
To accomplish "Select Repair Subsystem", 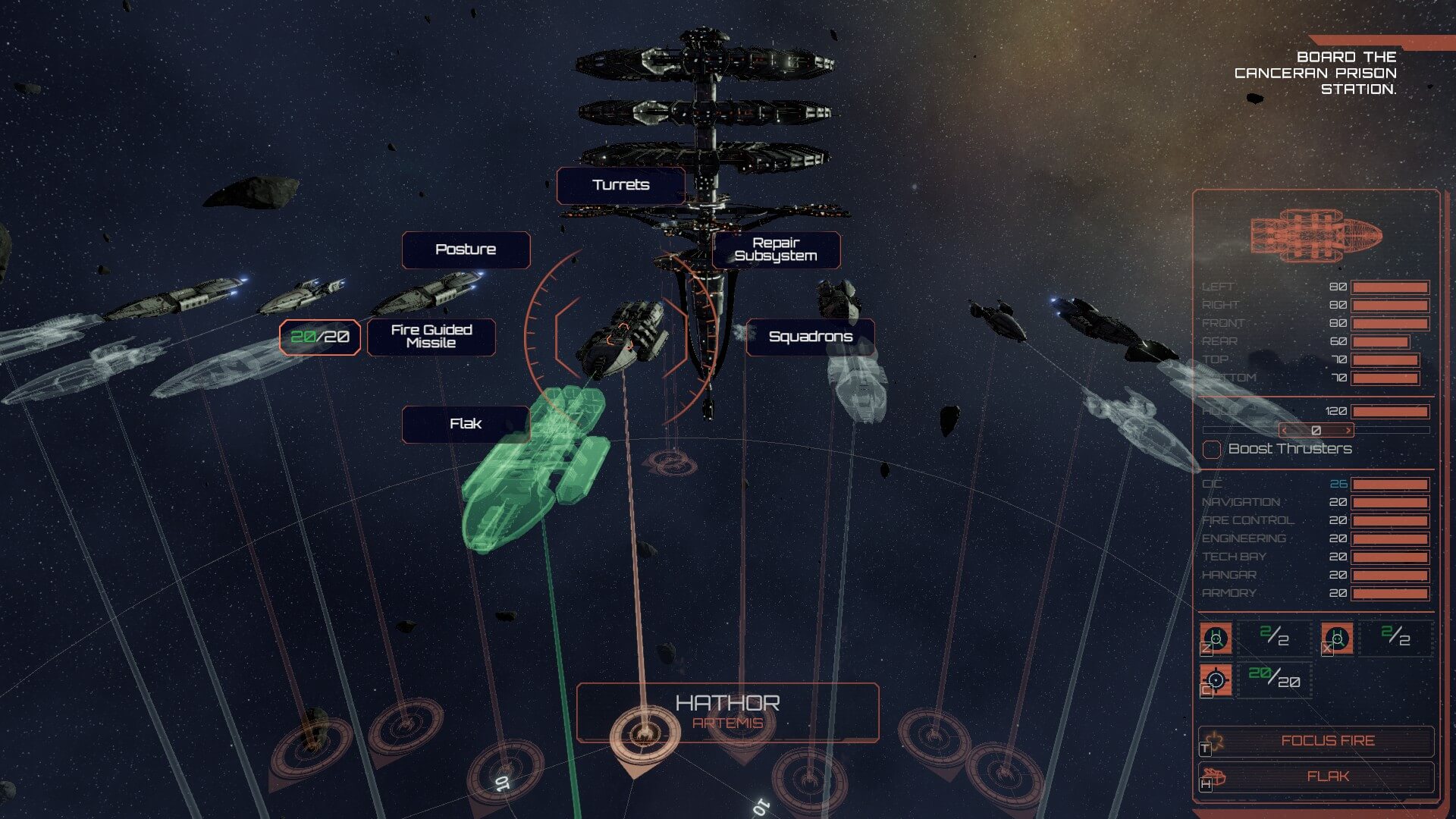I will pos(775,249).
